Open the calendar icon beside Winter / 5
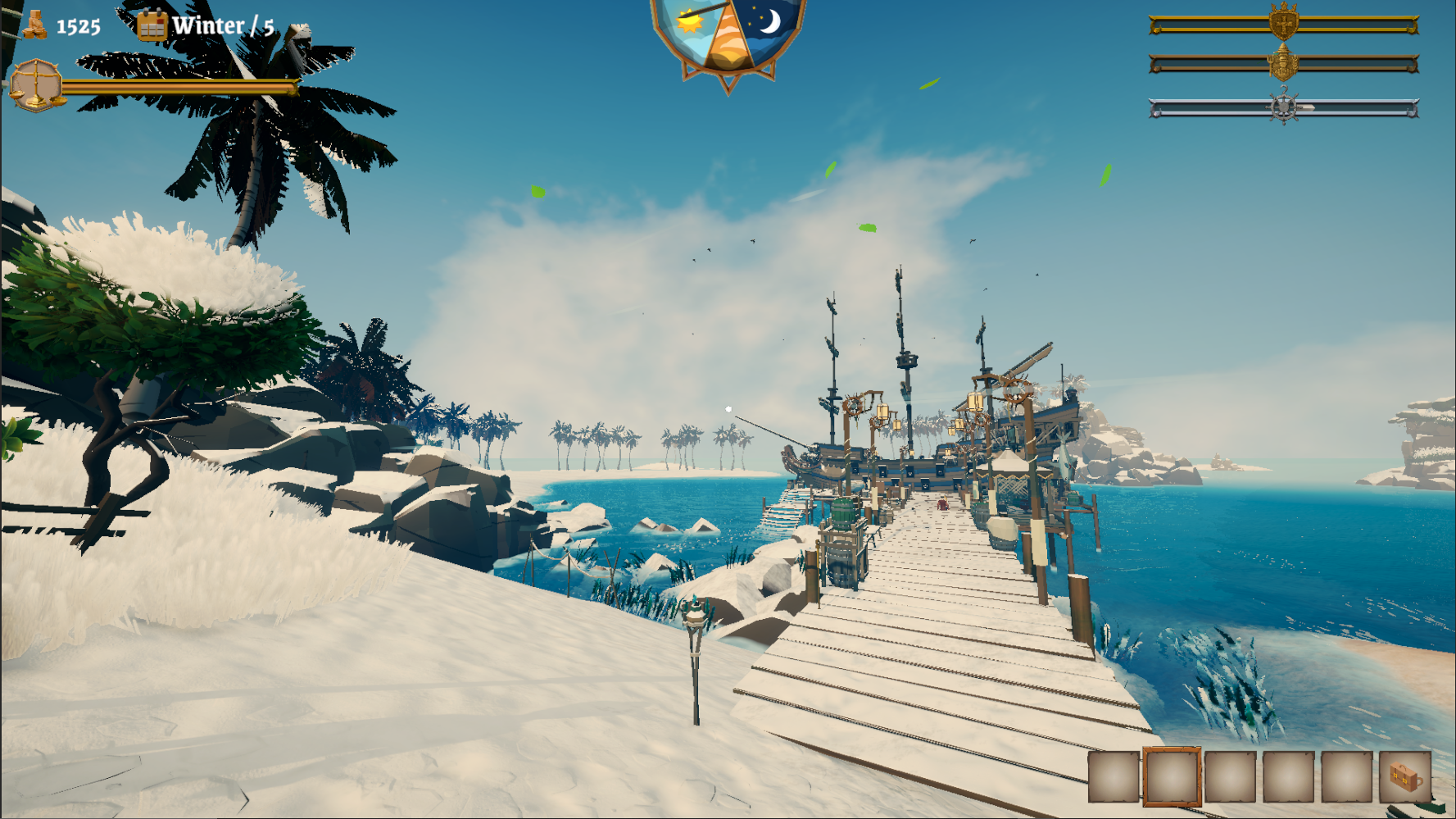 pos(152,24)
